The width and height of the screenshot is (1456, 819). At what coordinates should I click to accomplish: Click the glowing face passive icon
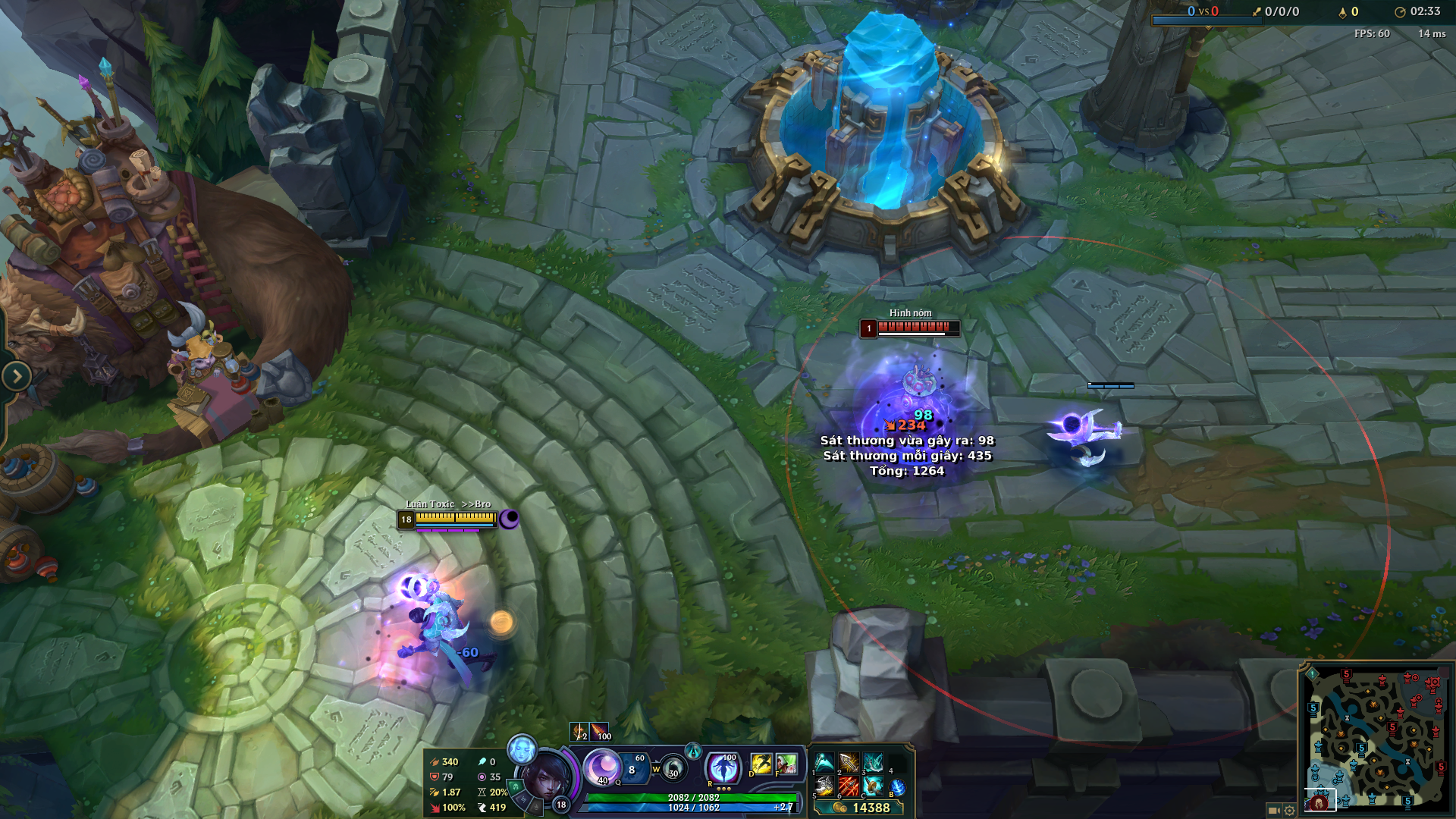coord(521,749)
